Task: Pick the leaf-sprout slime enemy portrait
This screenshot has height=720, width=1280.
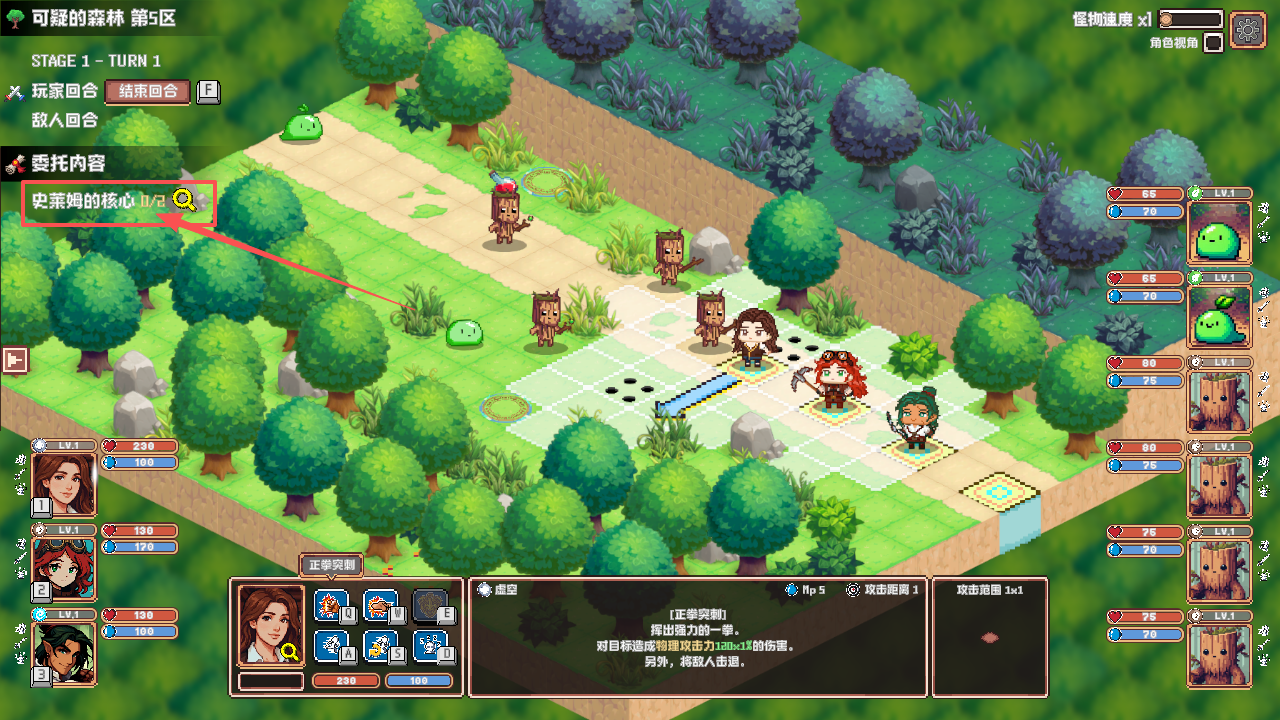Action: tap(1219, 317)
